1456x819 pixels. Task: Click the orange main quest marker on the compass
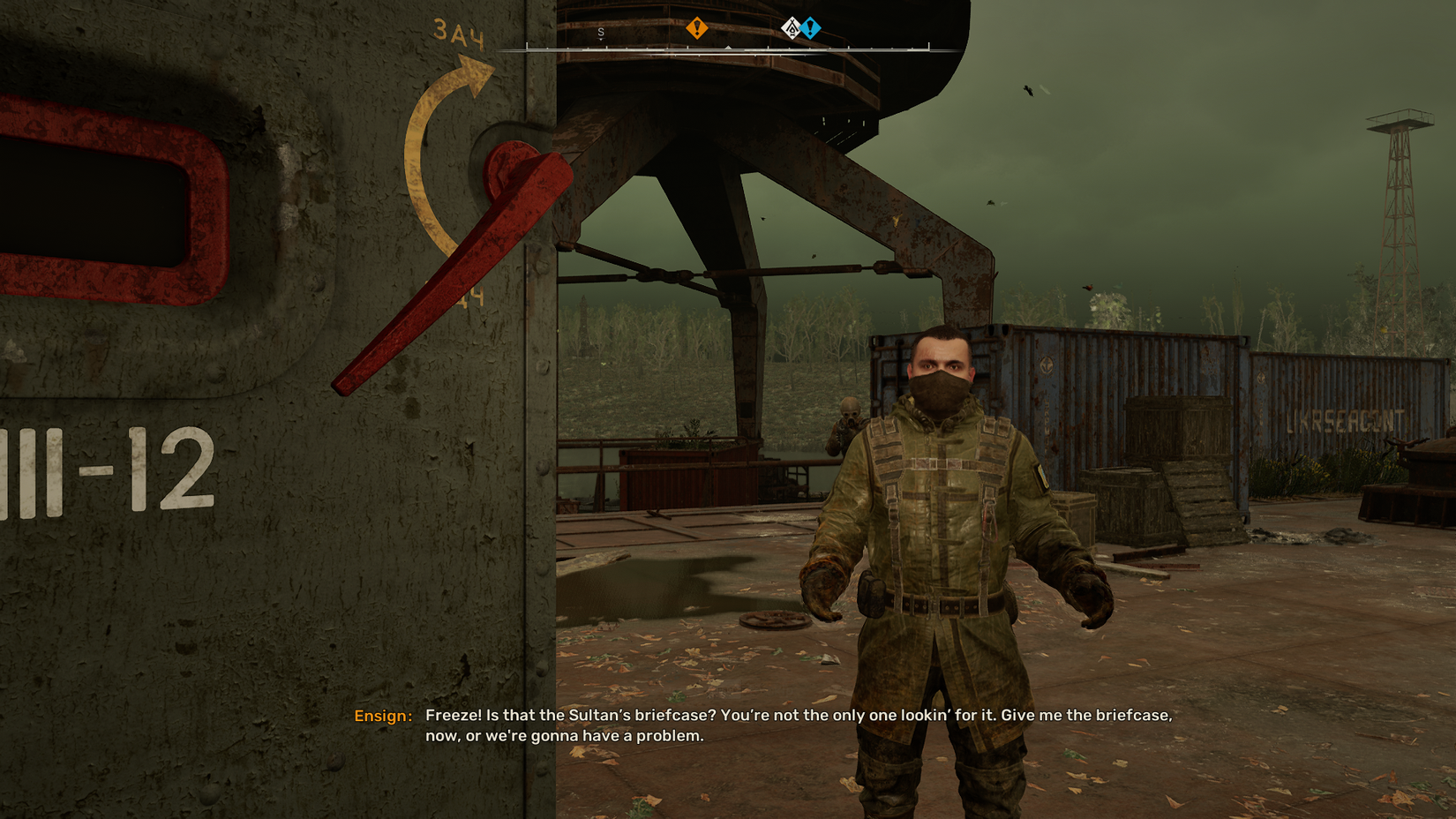[696, 27]
